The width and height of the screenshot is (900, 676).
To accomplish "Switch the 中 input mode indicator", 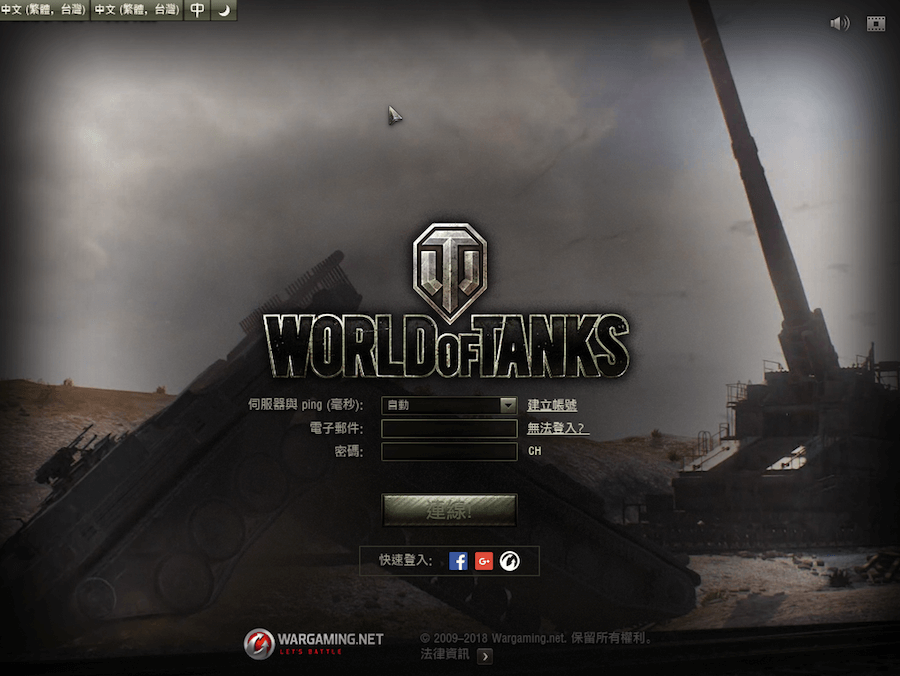I will point(198,10).
